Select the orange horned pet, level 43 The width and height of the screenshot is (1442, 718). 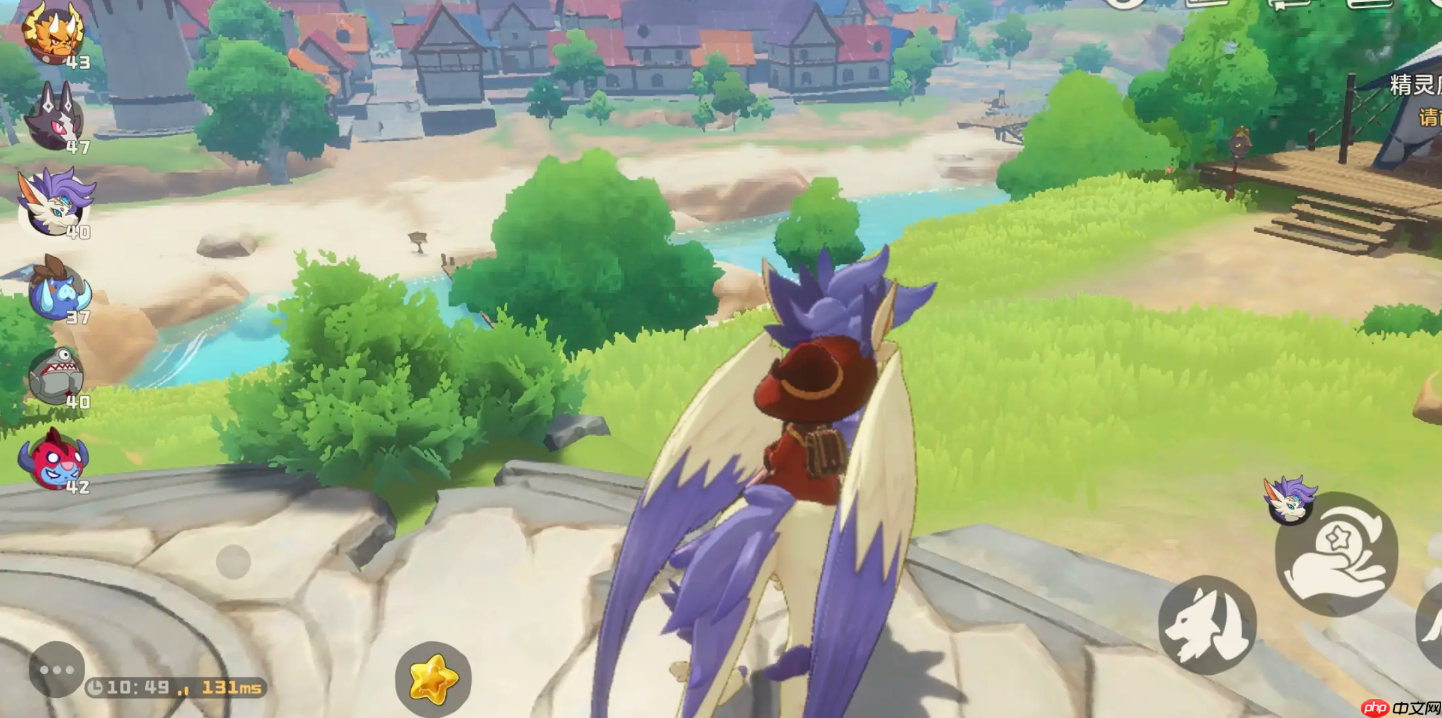pyautogui.click(x=52, y=32)
